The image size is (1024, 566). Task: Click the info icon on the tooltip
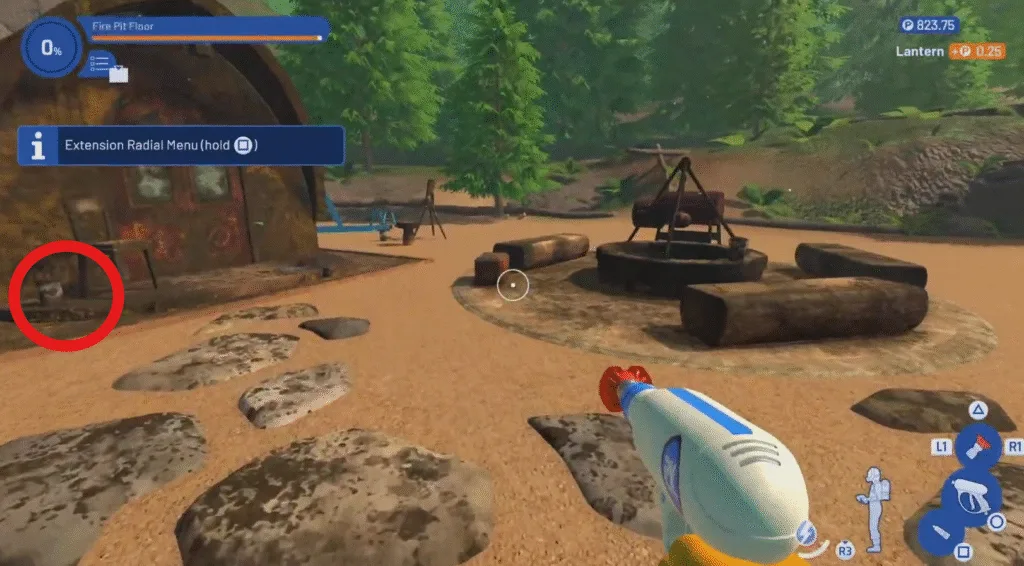[38, 146]
